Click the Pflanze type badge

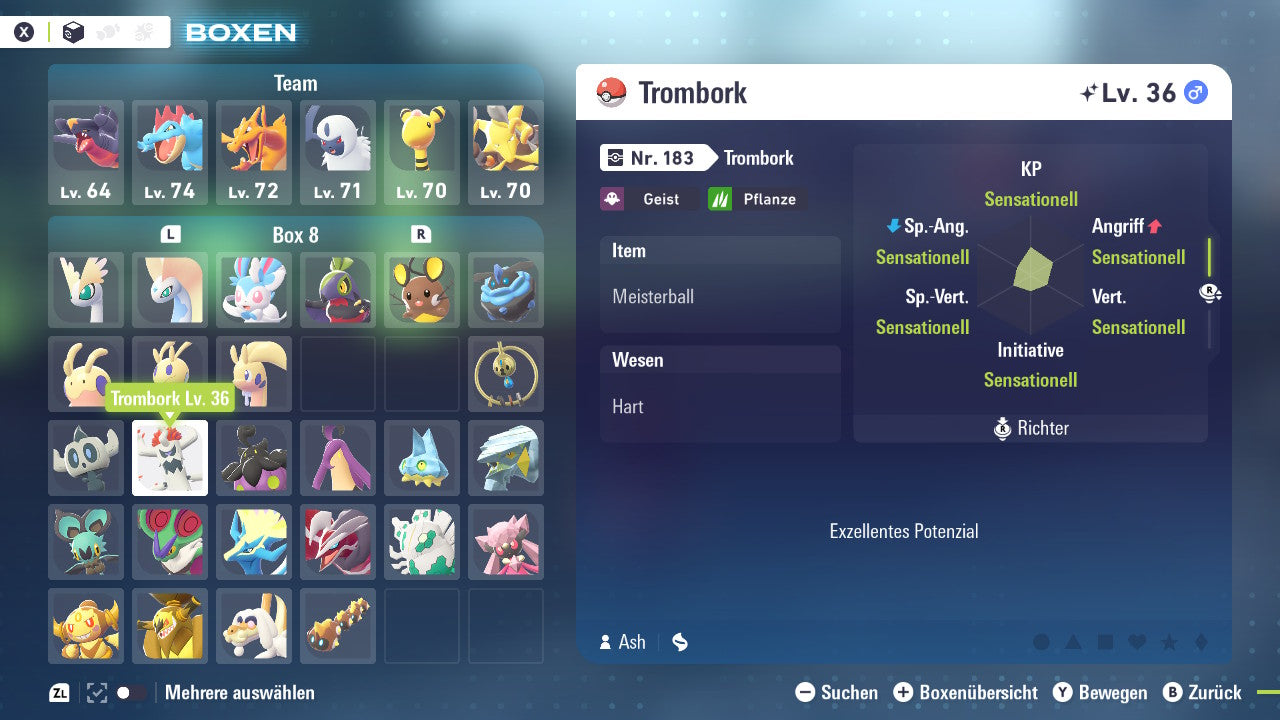757,199
